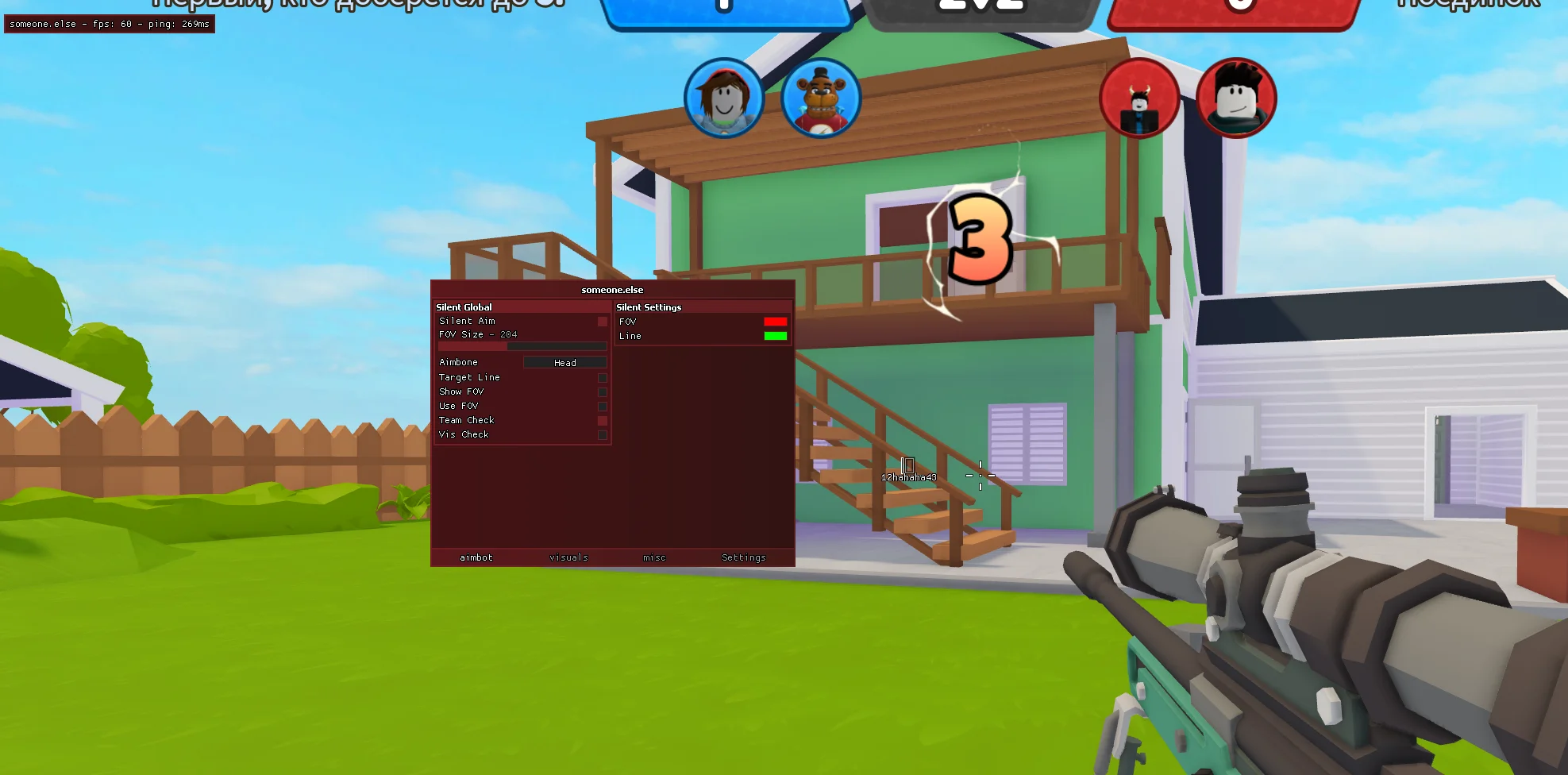The width and height of the screenshot is (1568, 775).
Task: Check the Vis Check box
Action: coord(602,435)
